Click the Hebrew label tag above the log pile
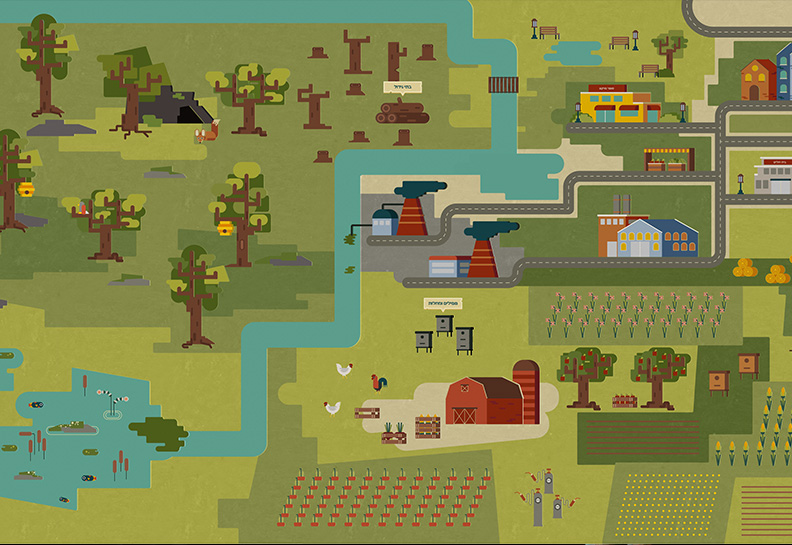Image resolution: width=792 pixels, height=545 pixels. [x=402, y=87]
